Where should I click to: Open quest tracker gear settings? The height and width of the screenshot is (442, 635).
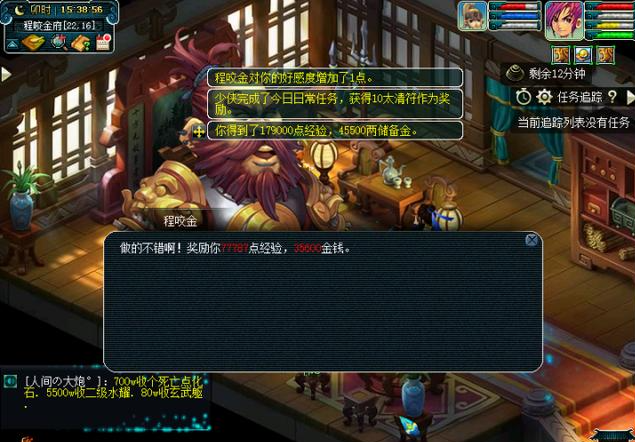coord(544,96)
